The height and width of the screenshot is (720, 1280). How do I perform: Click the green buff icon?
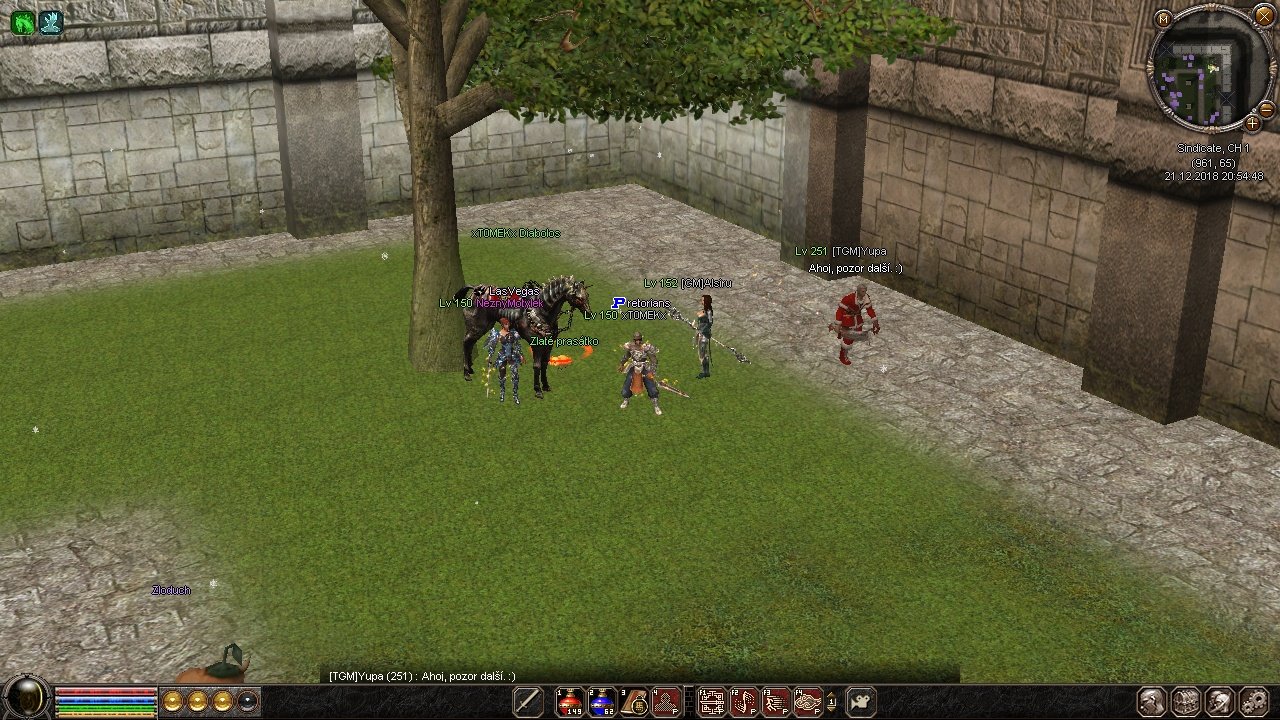click(22, 22)
